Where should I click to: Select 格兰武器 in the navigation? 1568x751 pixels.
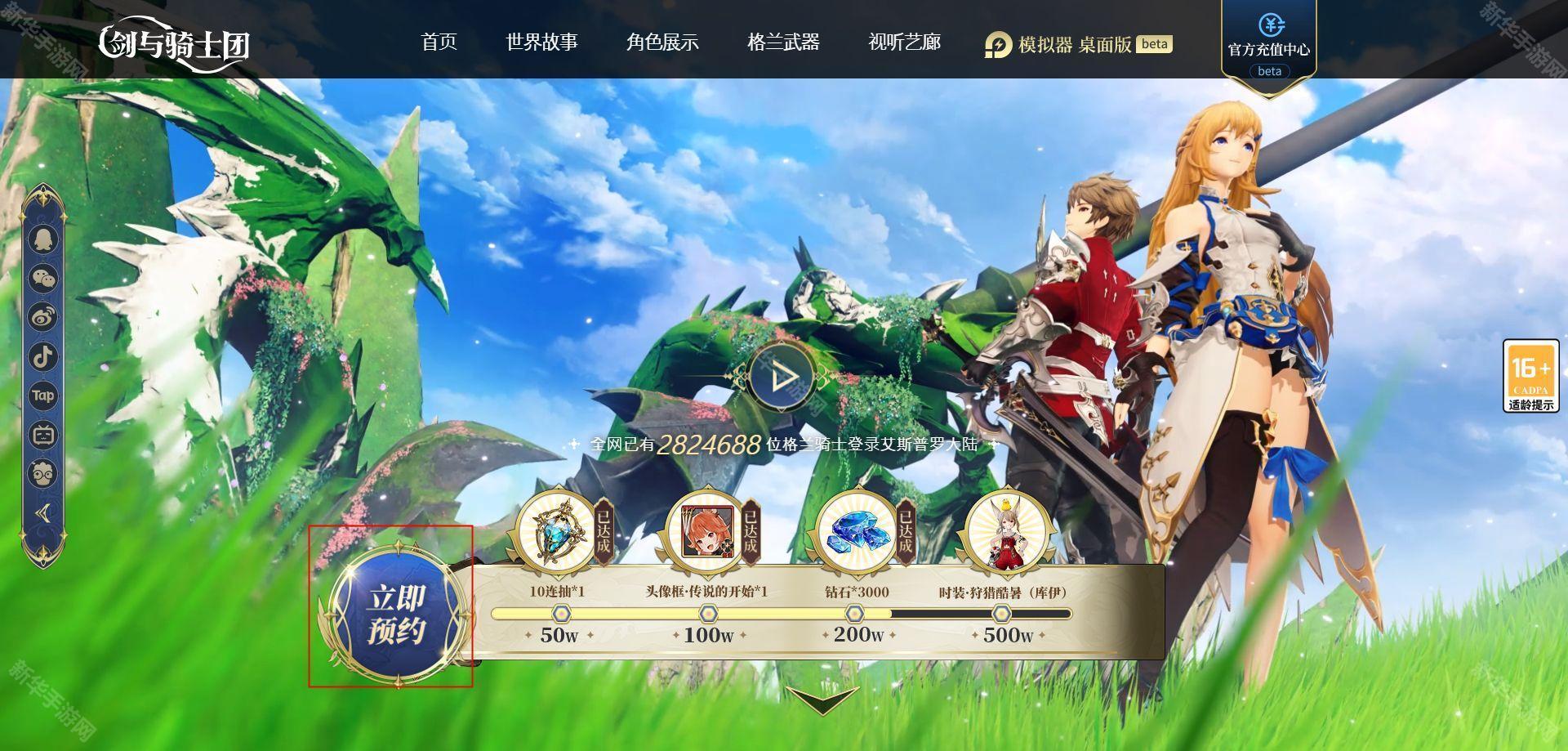[x=783, y=42]
